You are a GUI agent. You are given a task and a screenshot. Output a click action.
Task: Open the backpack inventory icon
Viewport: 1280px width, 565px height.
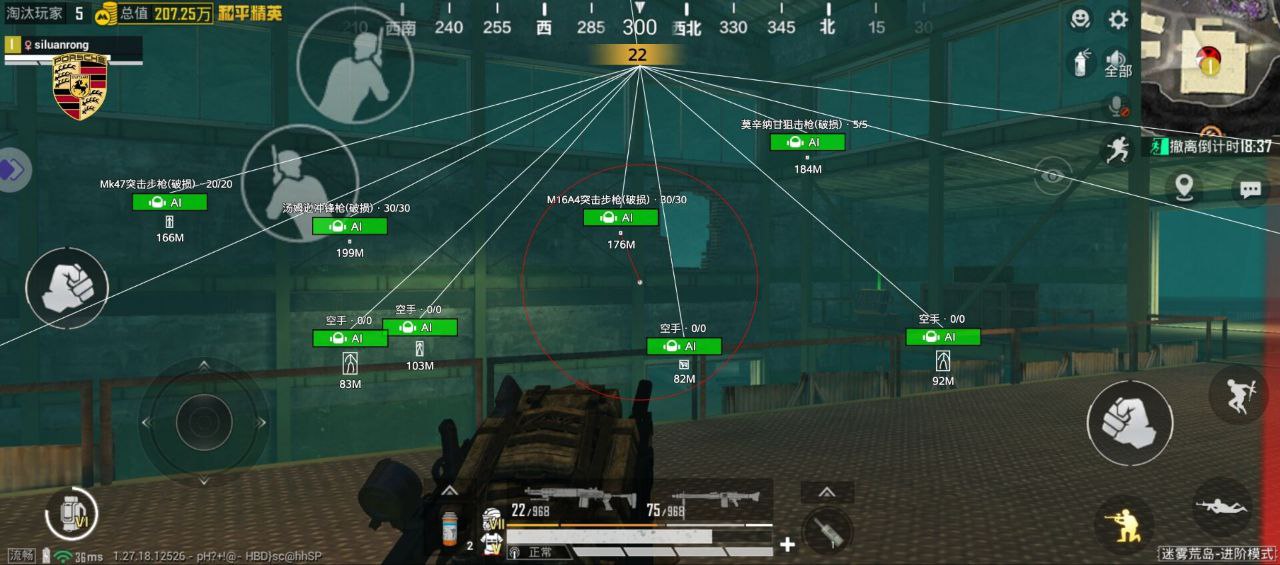tap(72, 516)
